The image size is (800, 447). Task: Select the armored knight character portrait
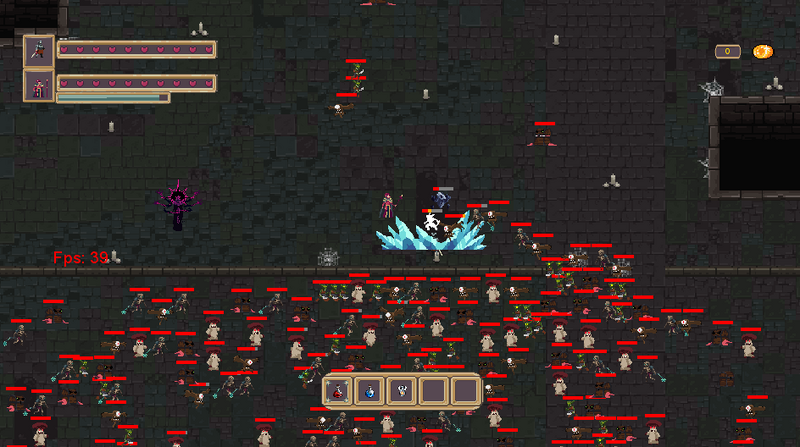39,50
